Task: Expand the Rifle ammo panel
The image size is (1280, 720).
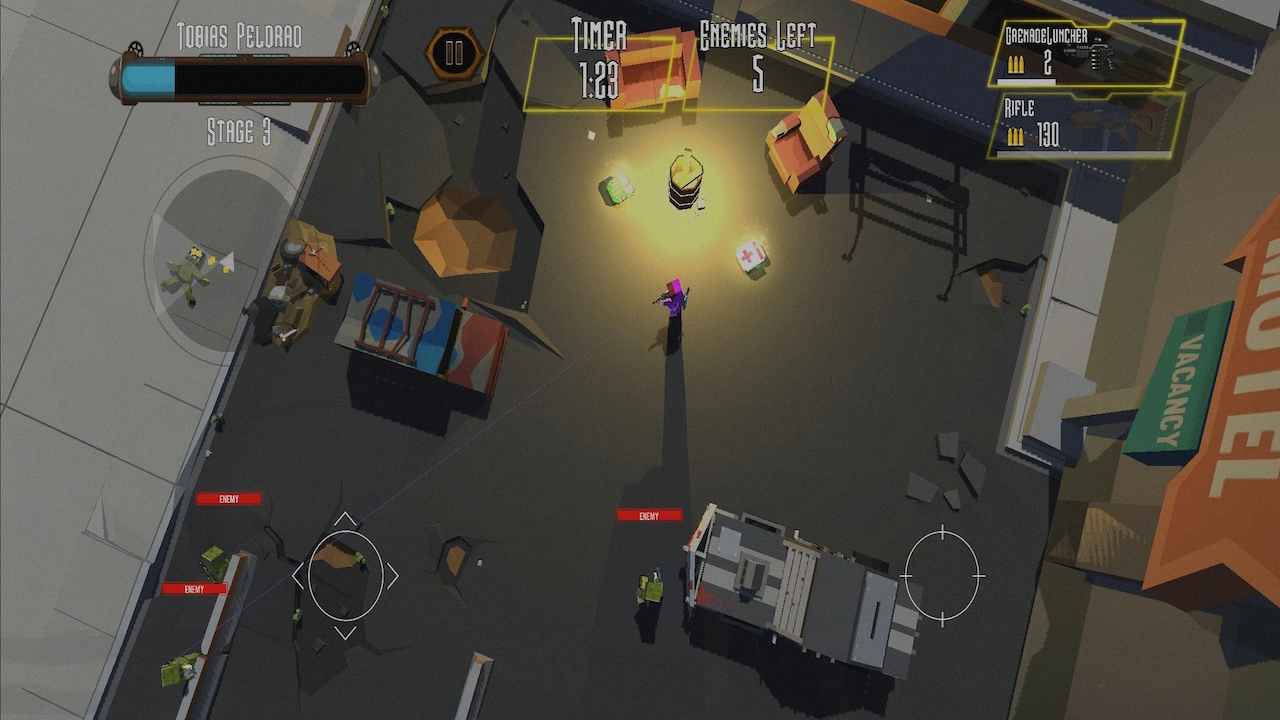Action: (x=1085, y=125)
